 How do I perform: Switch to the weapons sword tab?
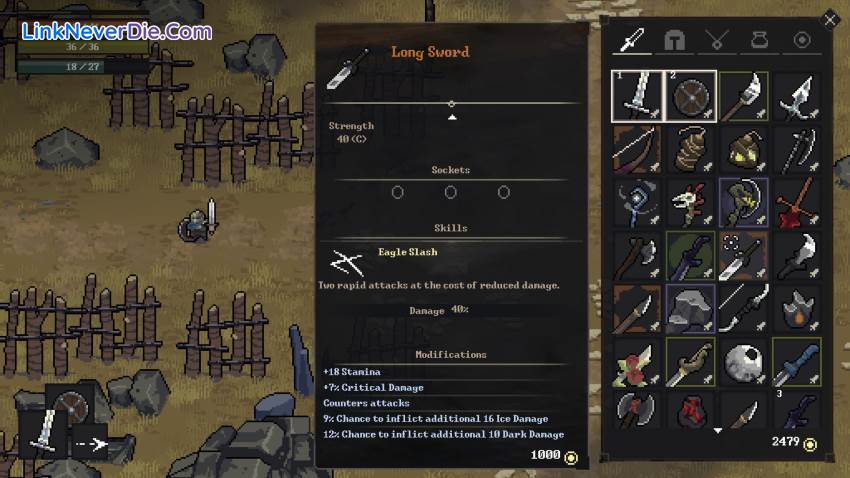click(634, 40)
